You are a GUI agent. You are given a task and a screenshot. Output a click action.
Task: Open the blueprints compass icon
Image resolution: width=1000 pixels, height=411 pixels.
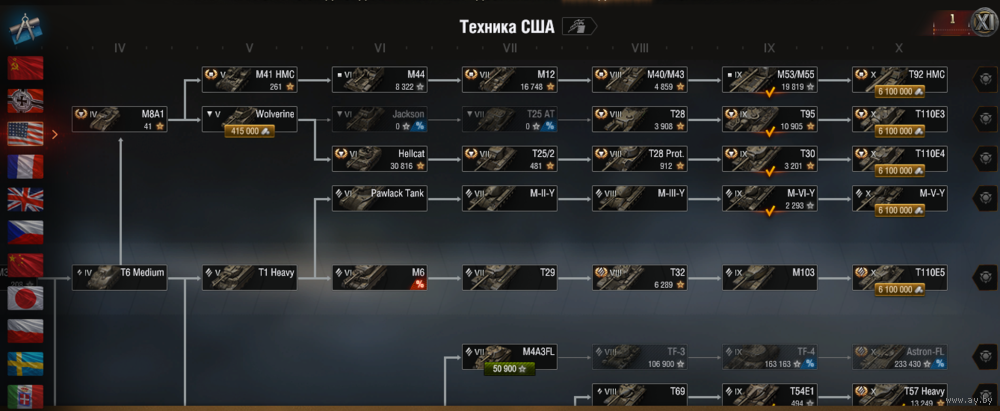tap(23, 27)
